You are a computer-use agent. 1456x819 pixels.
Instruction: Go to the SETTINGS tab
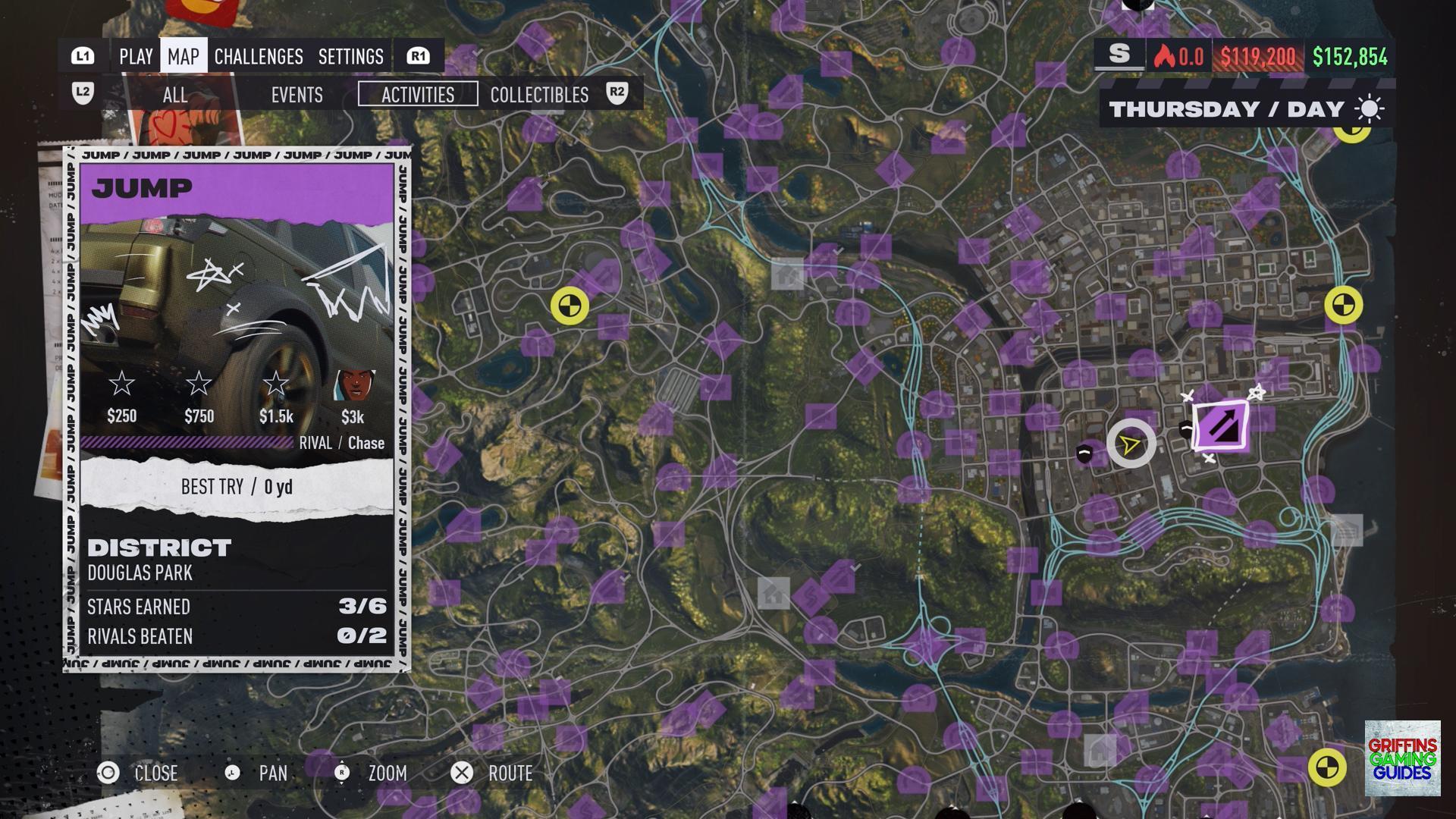point(350,57)
